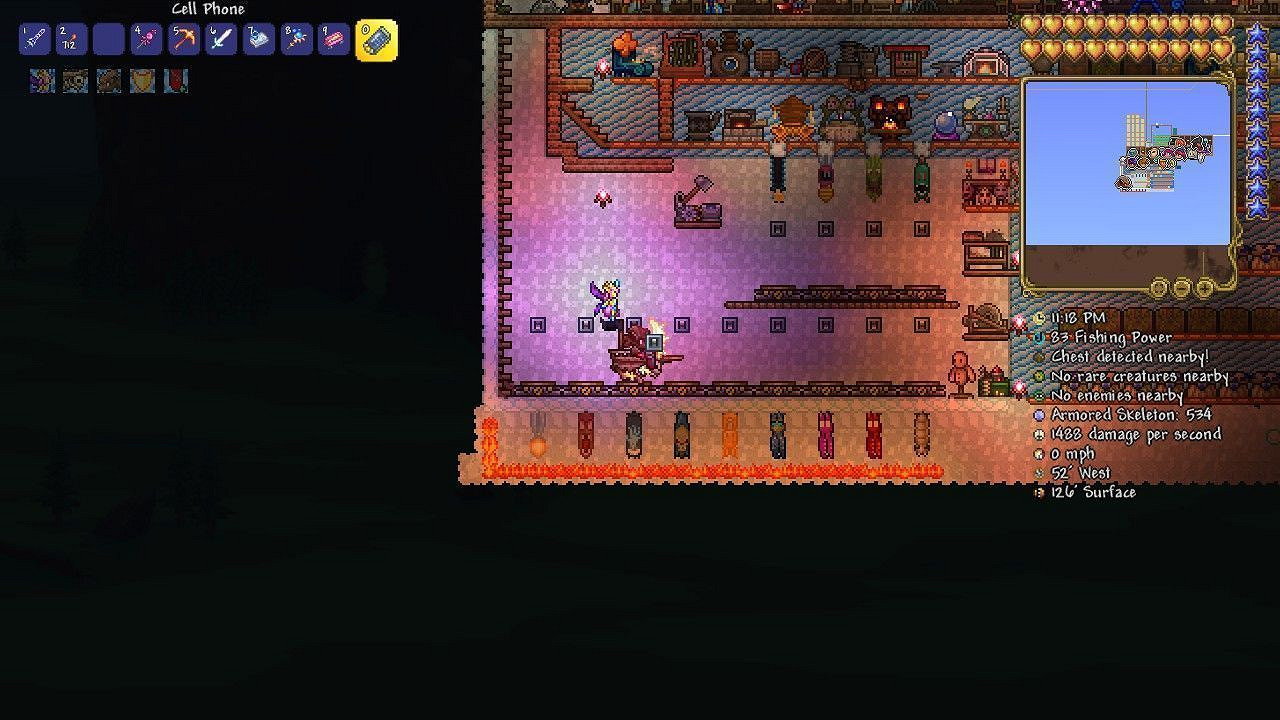Dismiss the leftmost buff icon under the hotbar

coord(42,81)
